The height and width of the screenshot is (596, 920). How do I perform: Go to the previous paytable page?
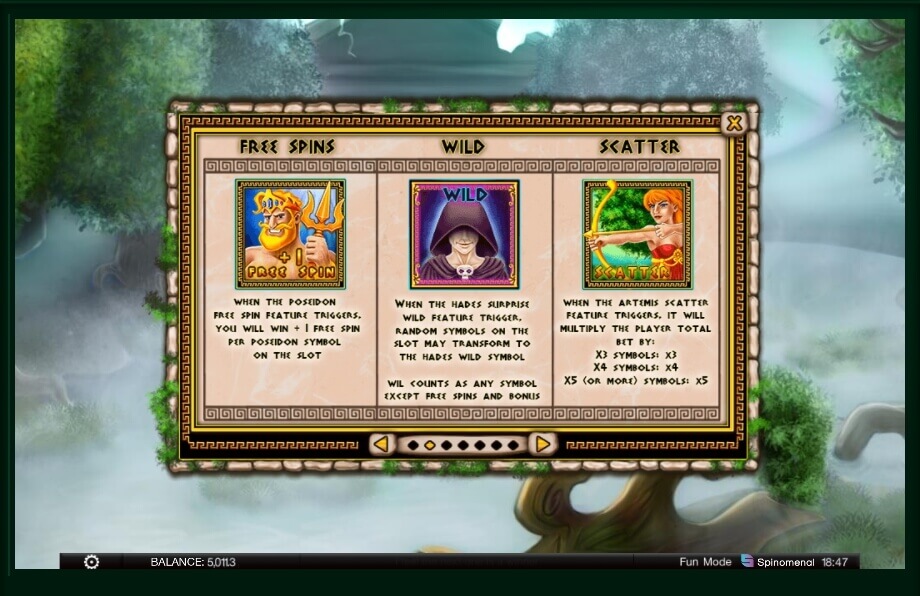[x=381, y=443]
